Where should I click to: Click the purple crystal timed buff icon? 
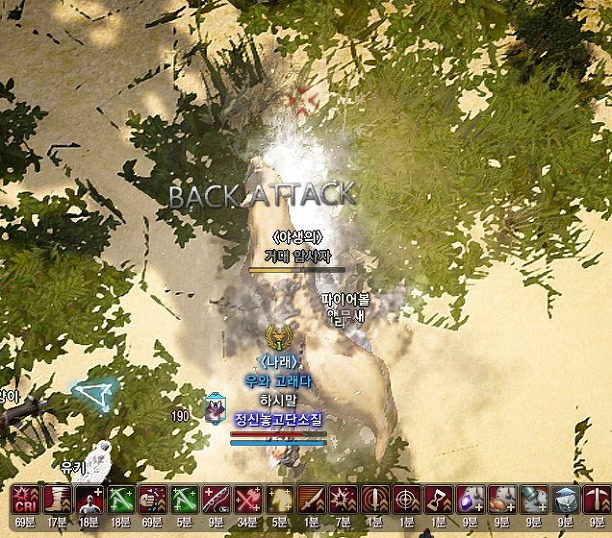[471, 498]
